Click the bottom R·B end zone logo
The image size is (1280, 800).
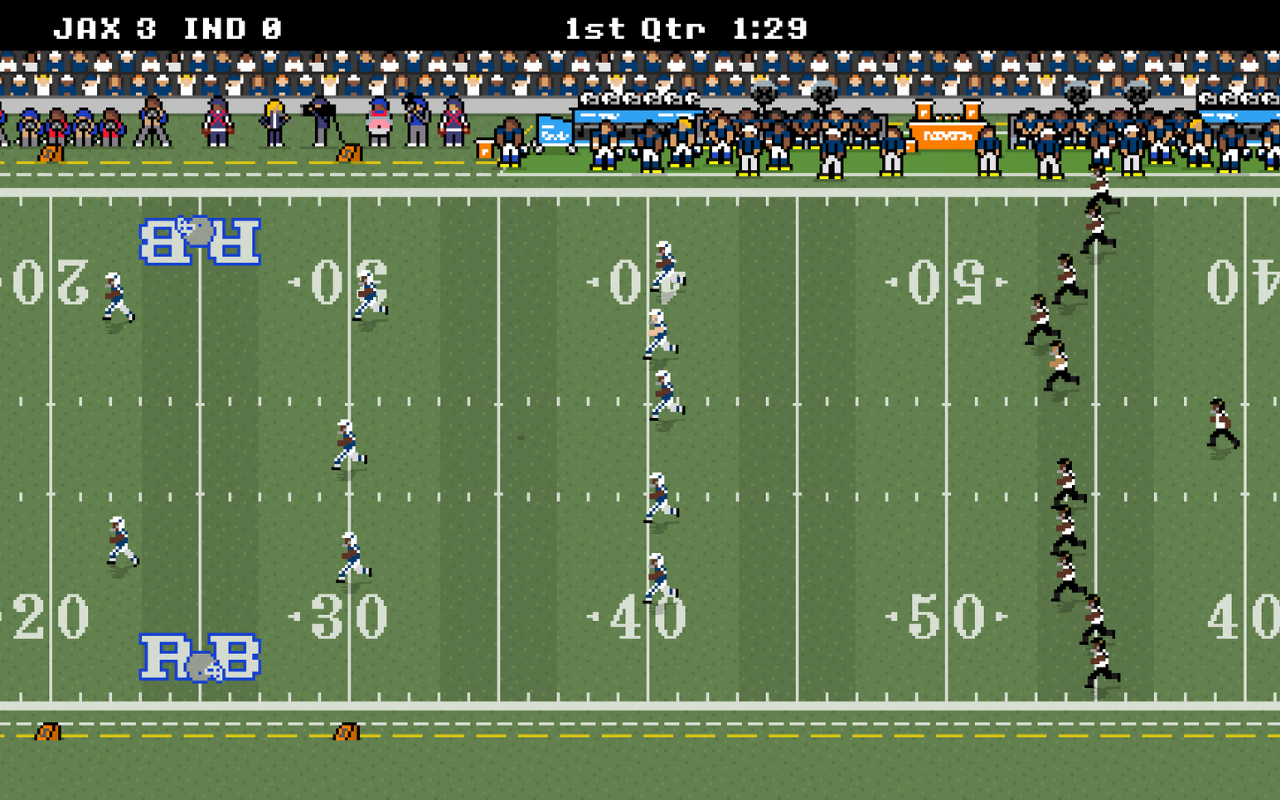[198, 655]
